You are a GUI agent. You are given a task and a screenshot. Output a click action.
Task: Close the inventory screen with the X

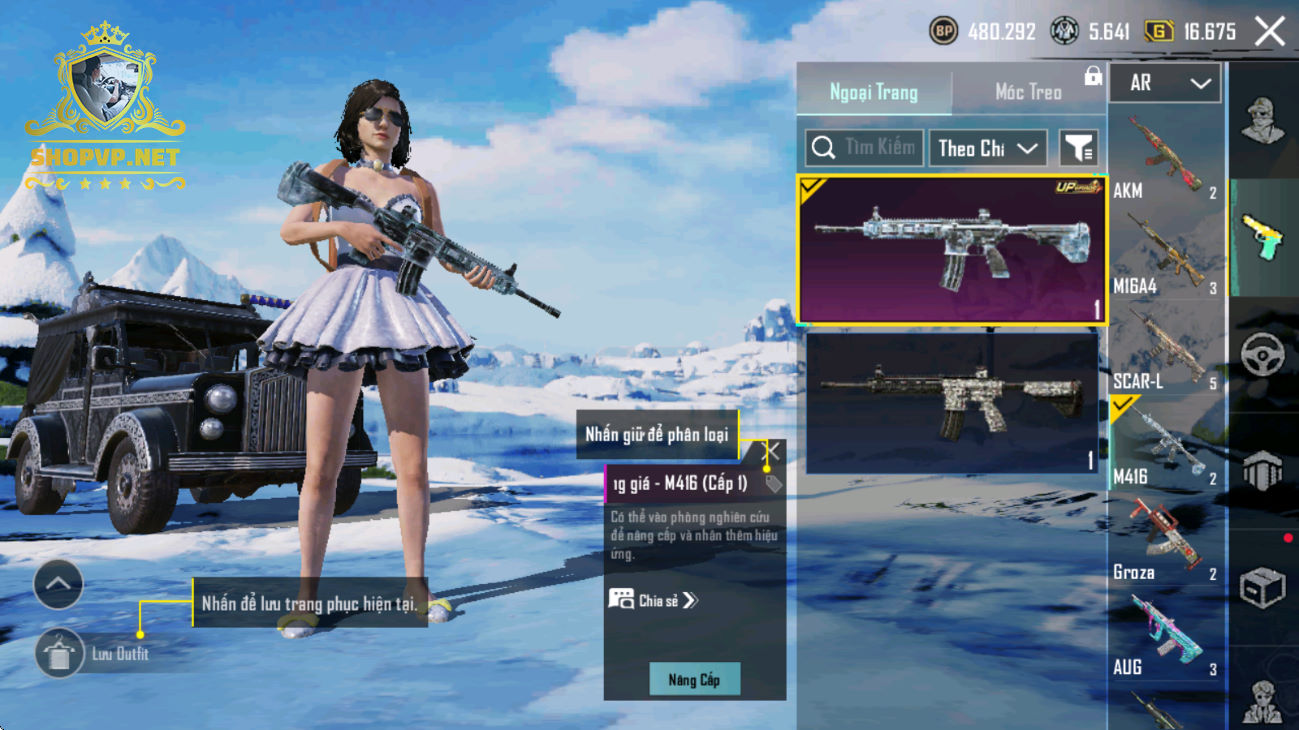1270,32
